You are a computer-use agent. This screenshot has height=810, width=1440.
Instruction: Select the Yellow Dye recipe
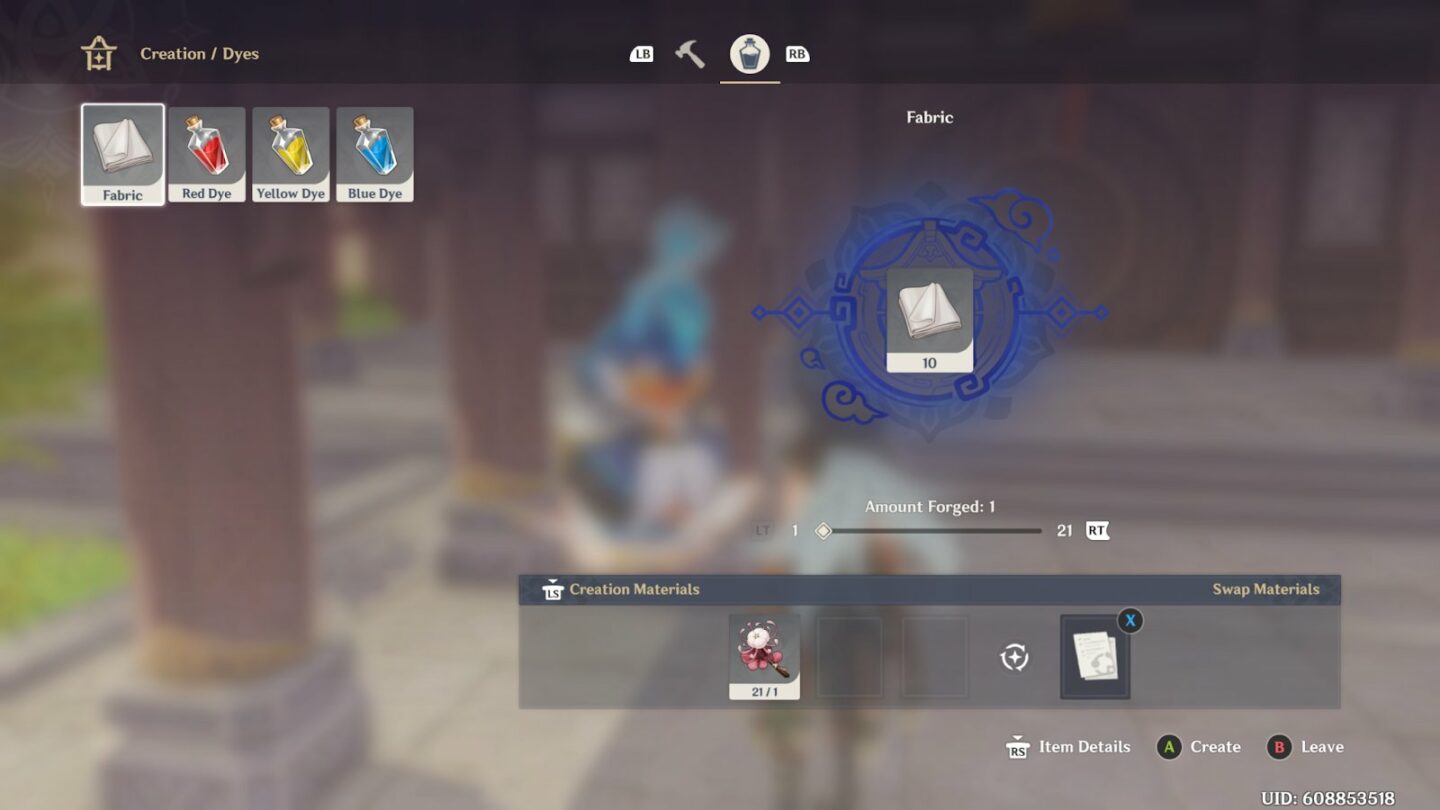(291, 152)
